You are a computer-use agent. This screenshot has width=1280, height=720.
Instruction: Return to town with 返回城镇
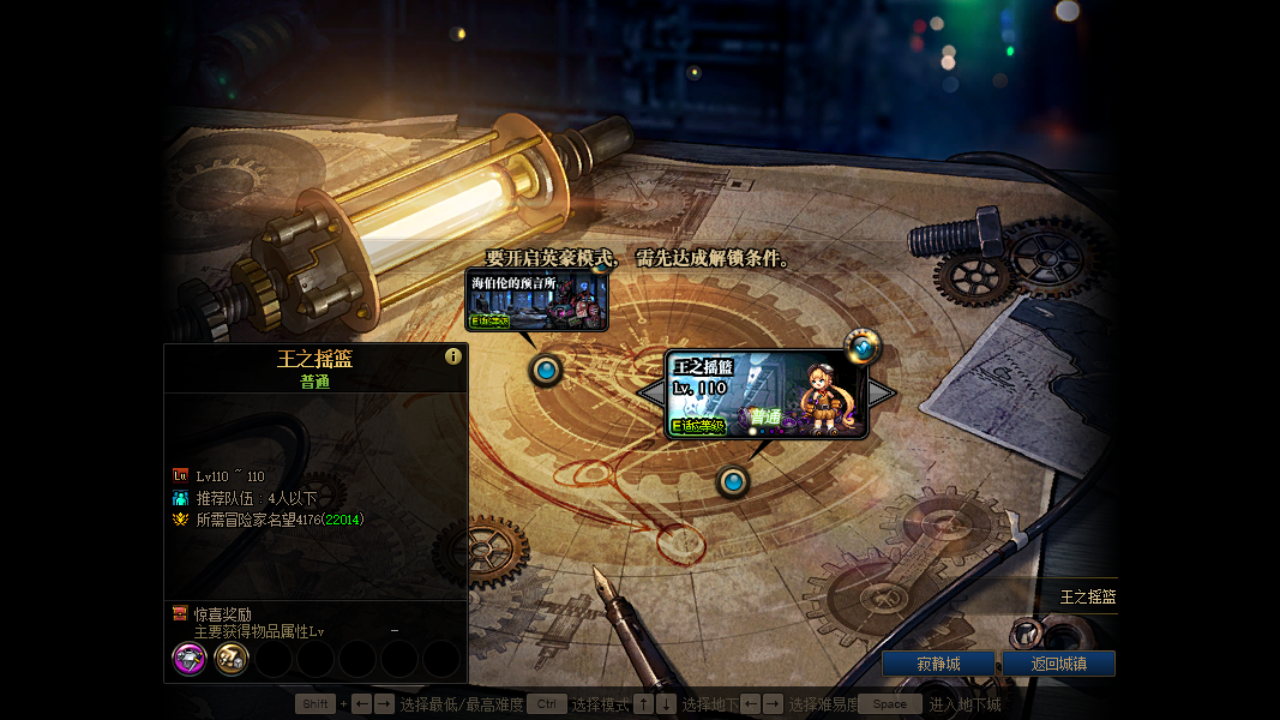tap(1058, 664)
